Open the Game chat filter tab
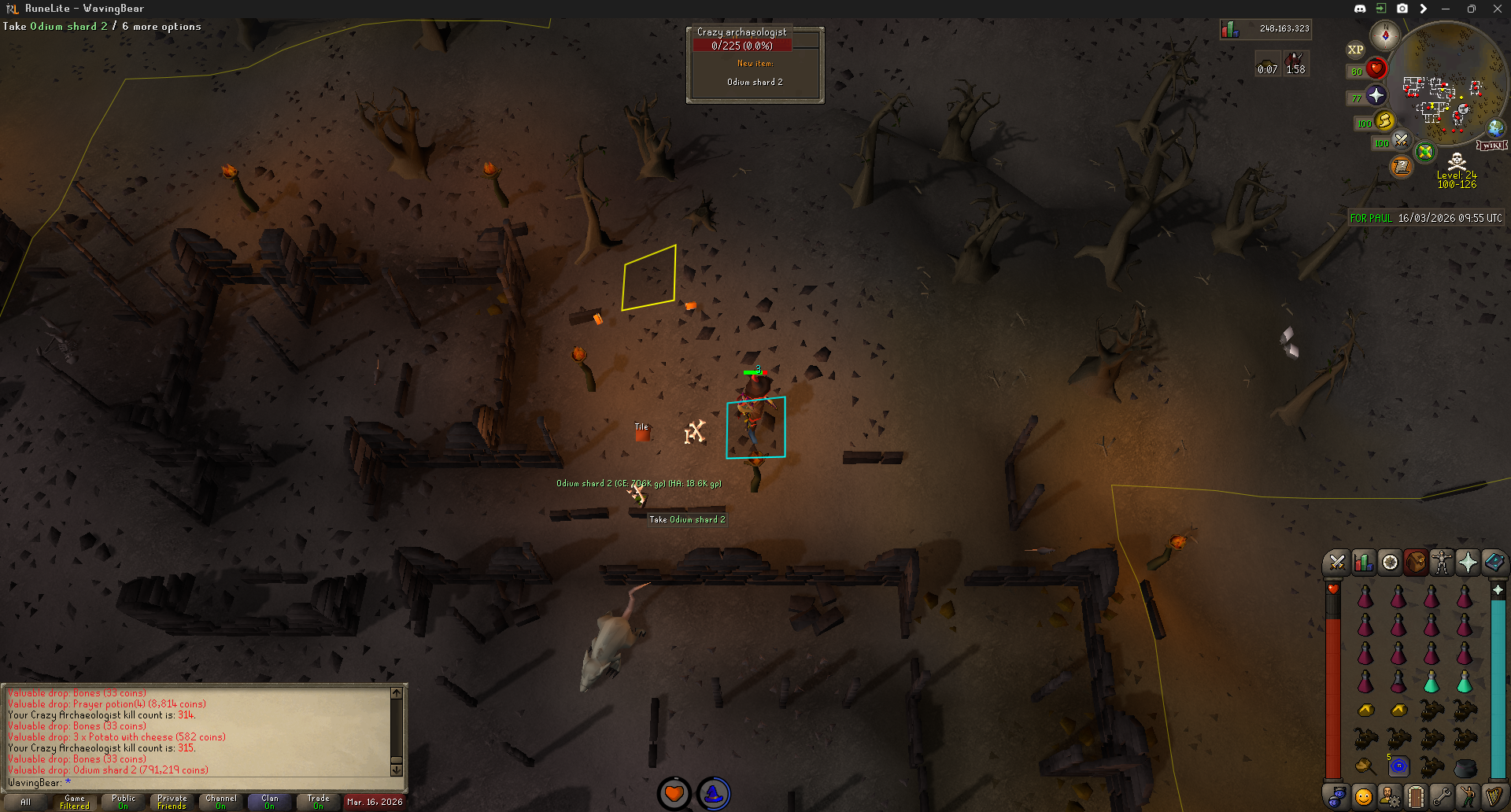Screen dimensions: 1511x812 (75, 802)
